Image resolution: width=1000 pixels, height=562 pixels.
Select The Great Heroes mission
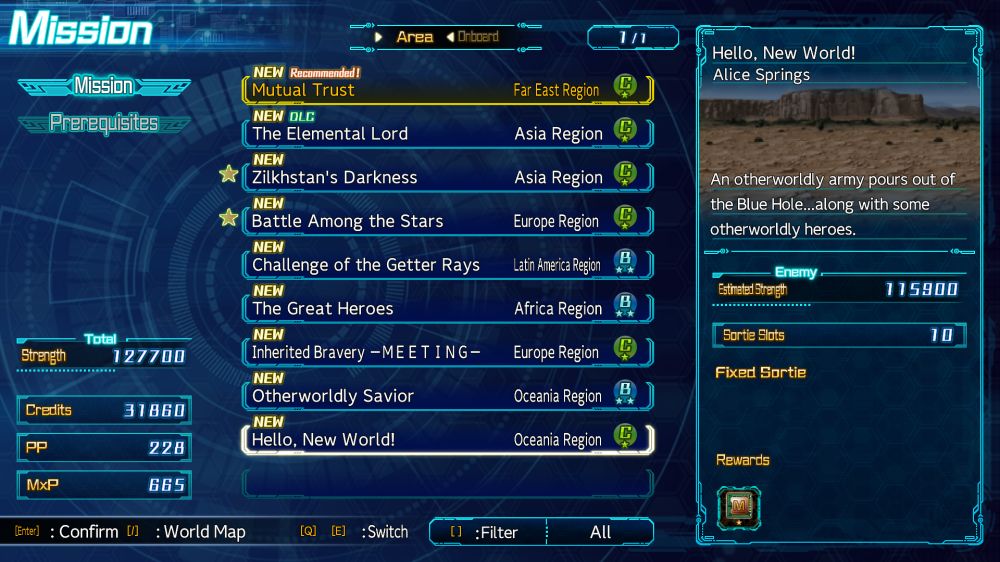pos(446,309)
